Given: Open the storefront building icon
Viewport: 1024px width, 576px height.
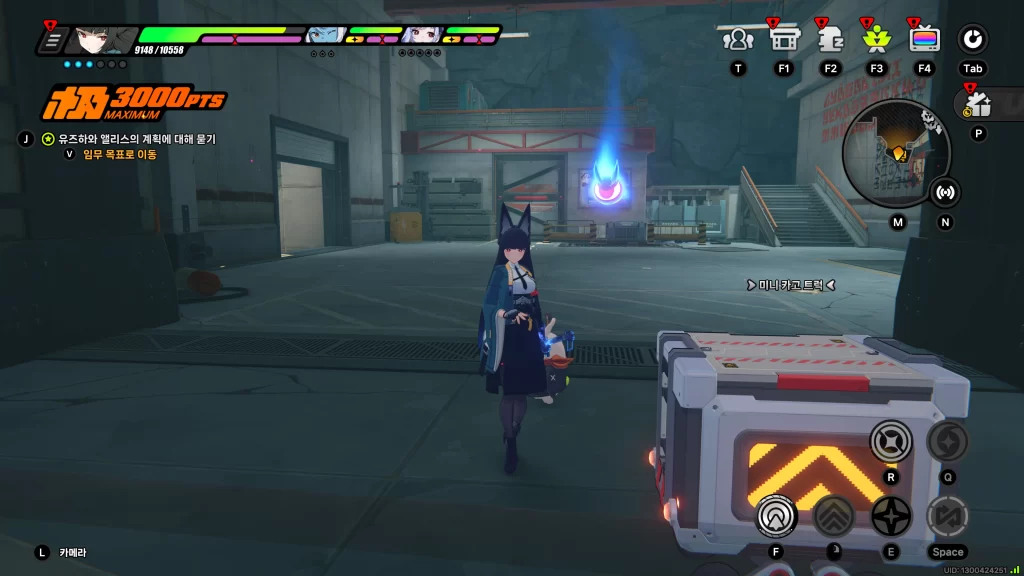Looking at the screenshot, I should (x=783, y=39).
